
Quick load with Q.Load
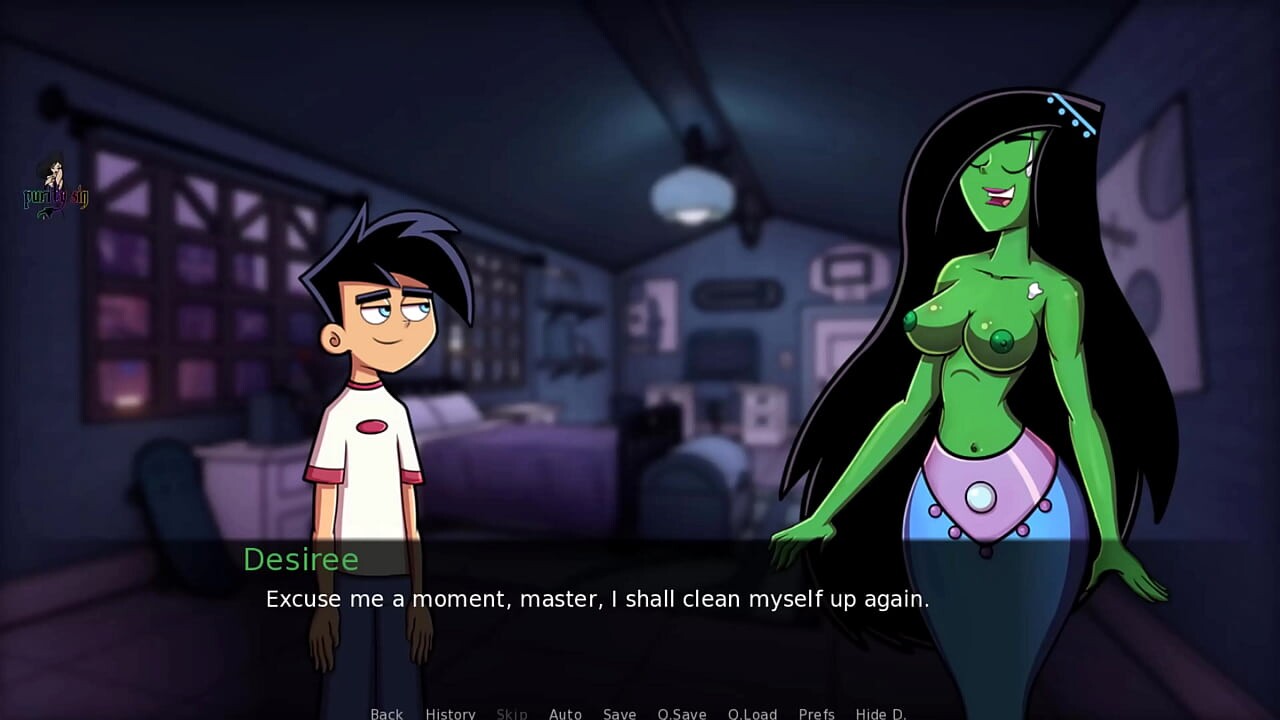[x=752, y=713]
